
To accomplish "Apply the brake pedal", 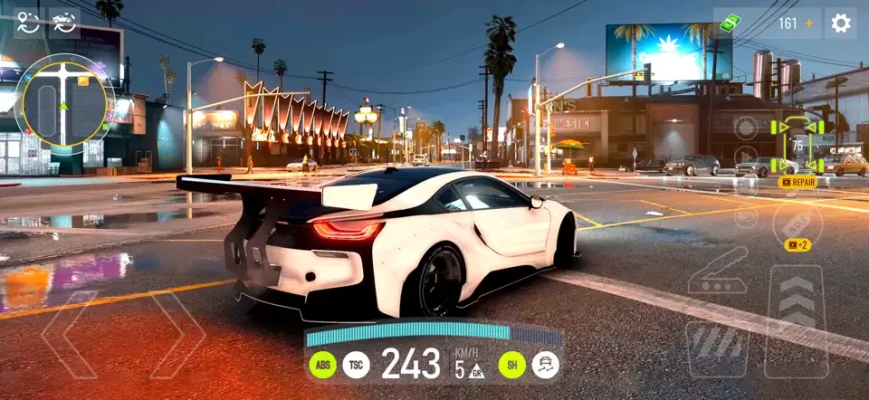I will click(716, 348).
